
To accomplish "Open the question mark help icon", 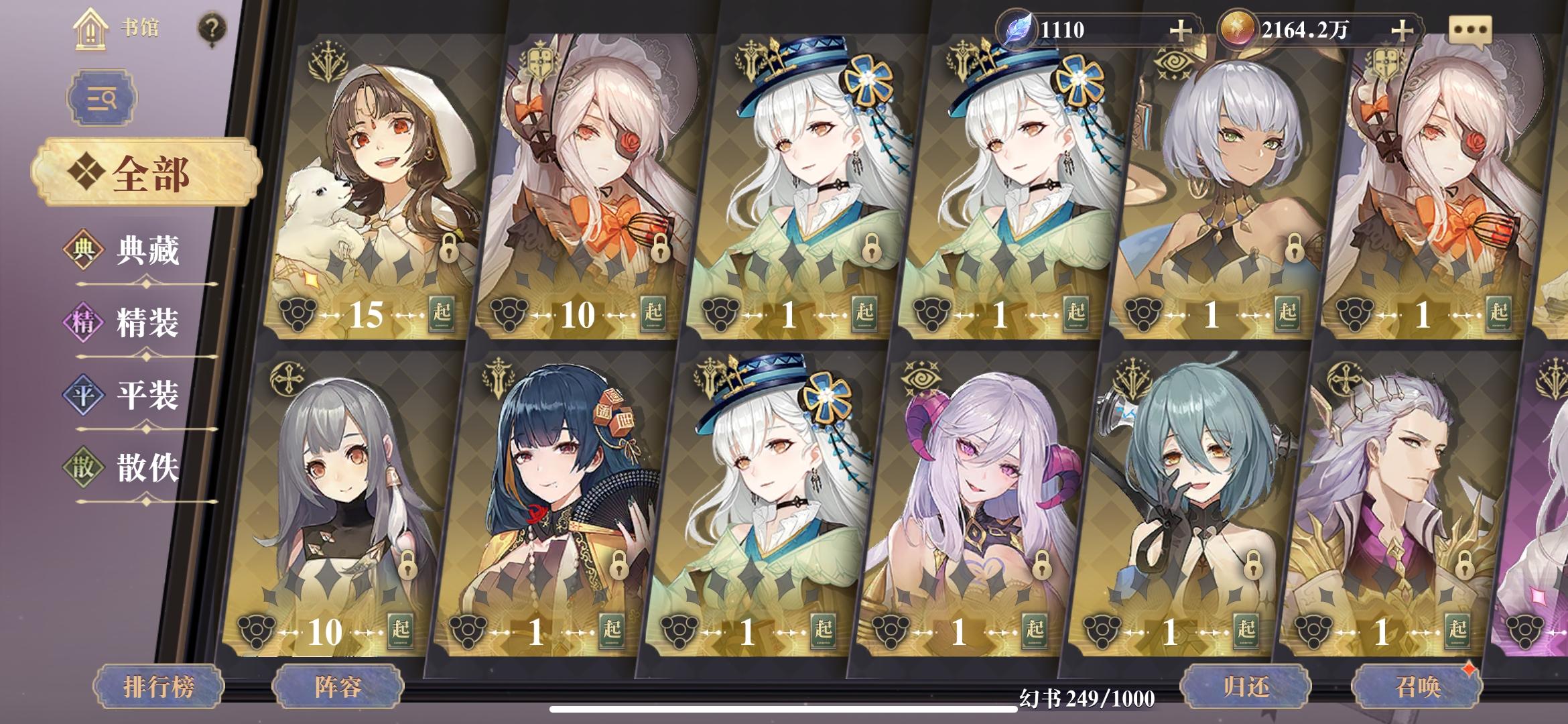I will coord(213,27).
